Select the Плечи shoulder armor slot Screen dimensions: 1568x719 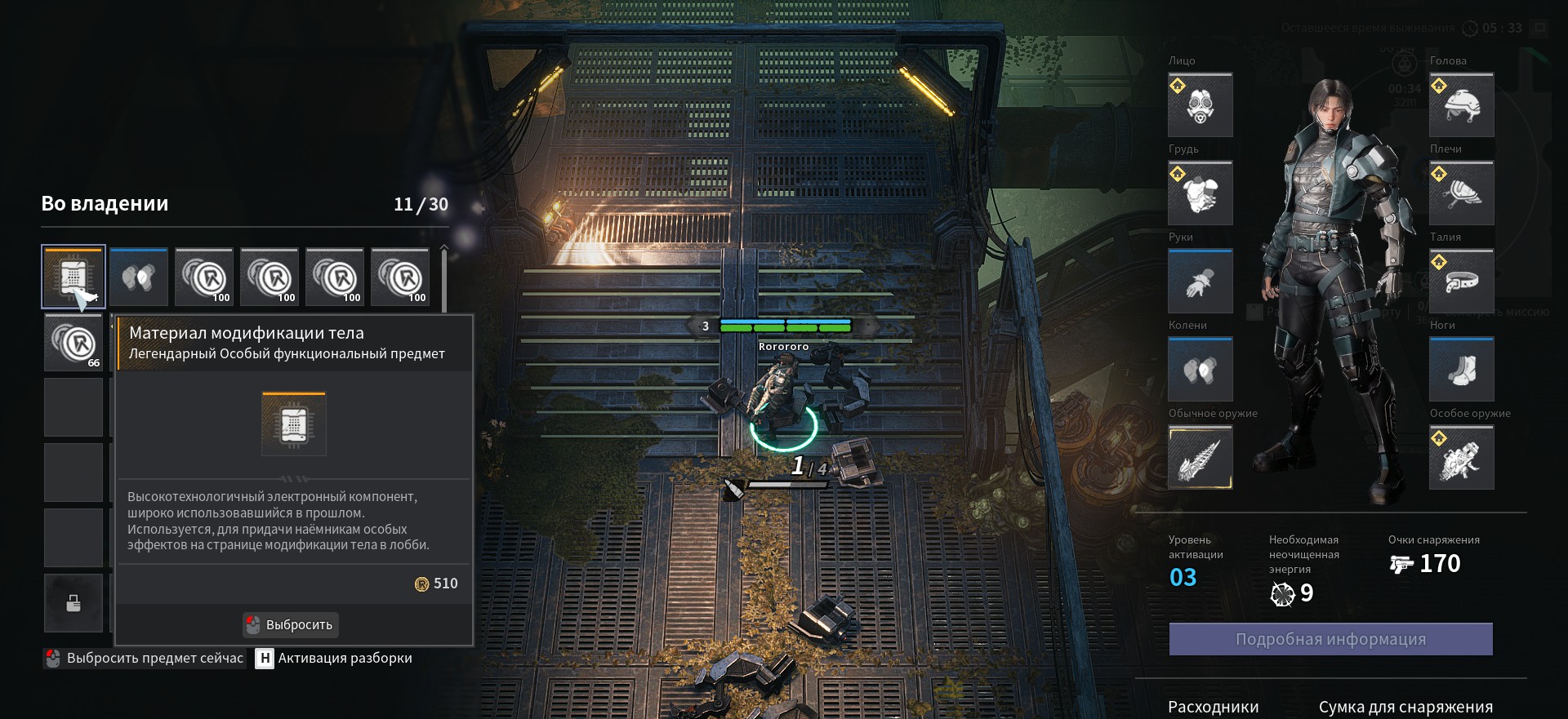[x=1461, y=193]
